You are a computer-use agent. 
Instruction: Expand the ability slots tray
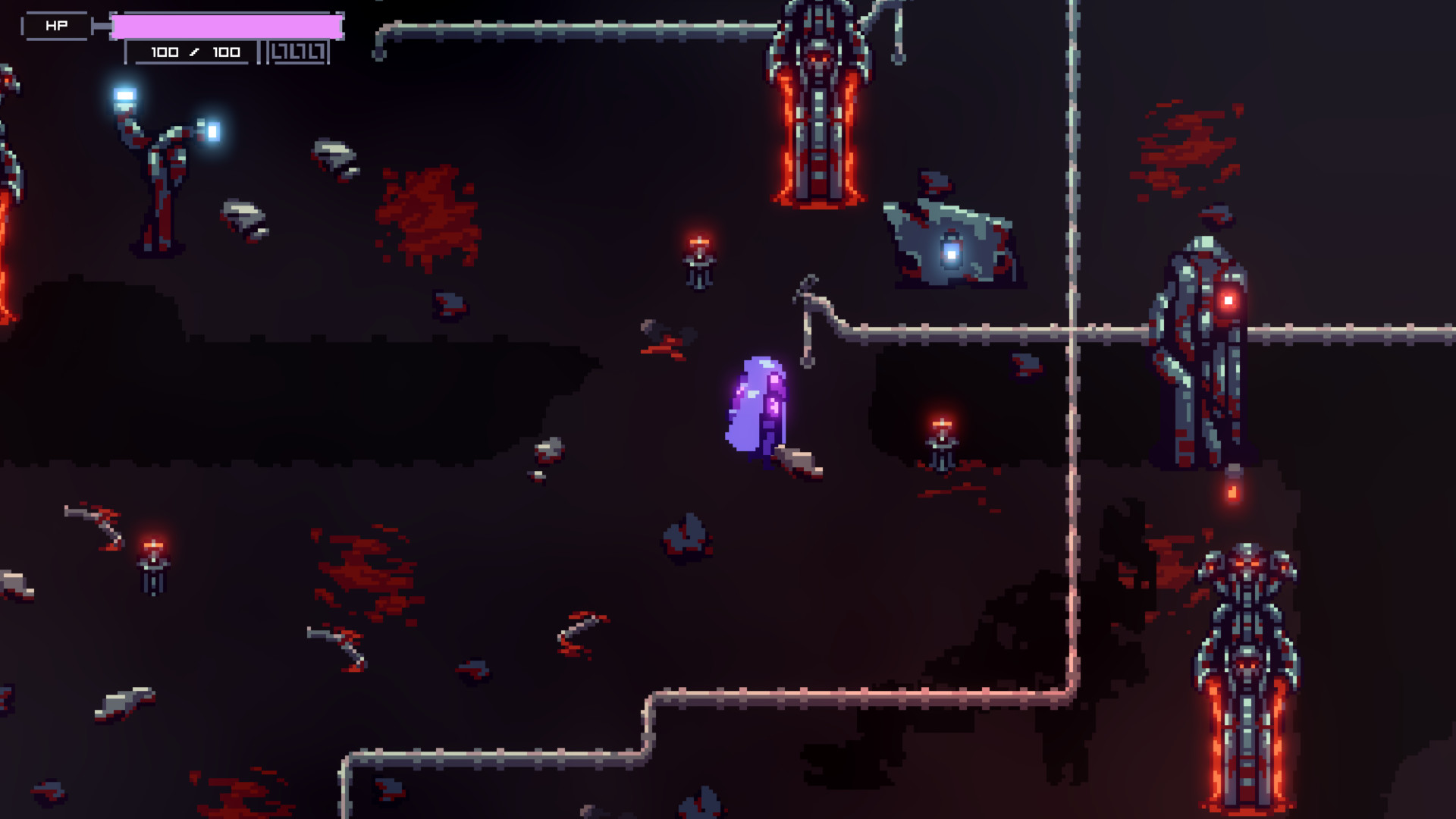tap(298, 52)
